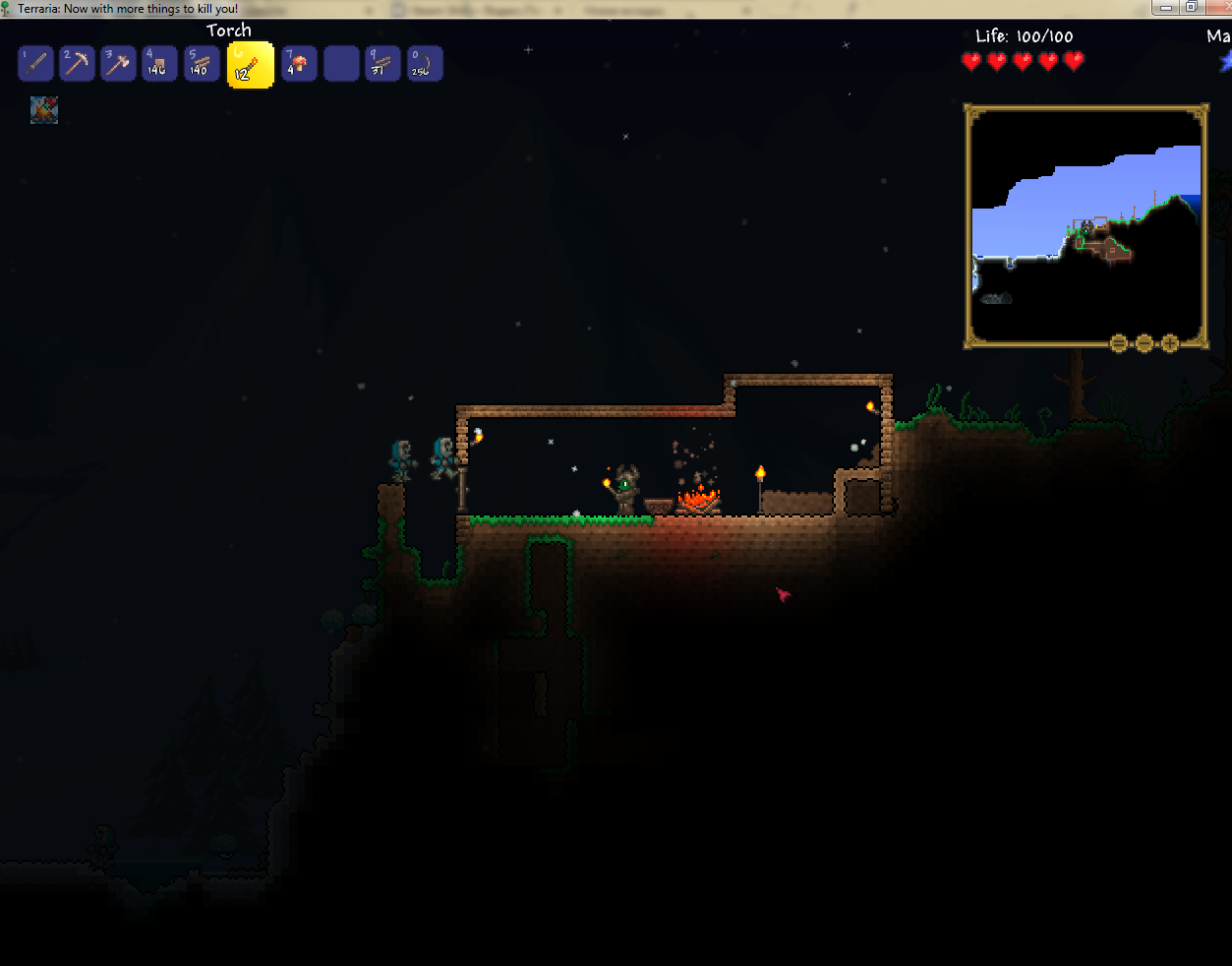The height and width of the screenshot is (966, 1232).
Task: Select hotbar slot 0 with 256 stack
Action: [x=424, y=65]
